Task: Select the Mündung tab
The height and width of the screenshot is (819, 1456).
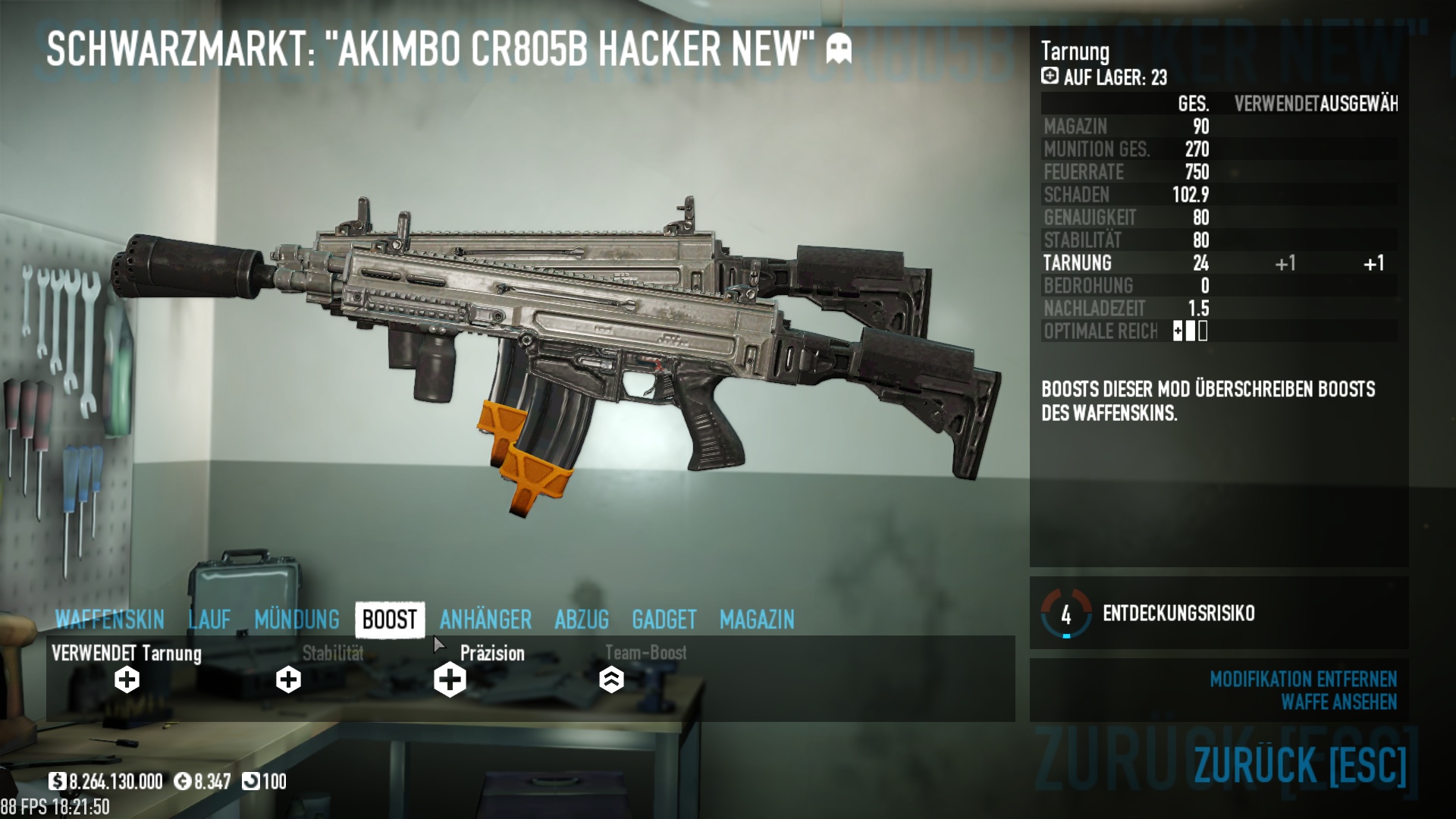Action: (297, 620)
